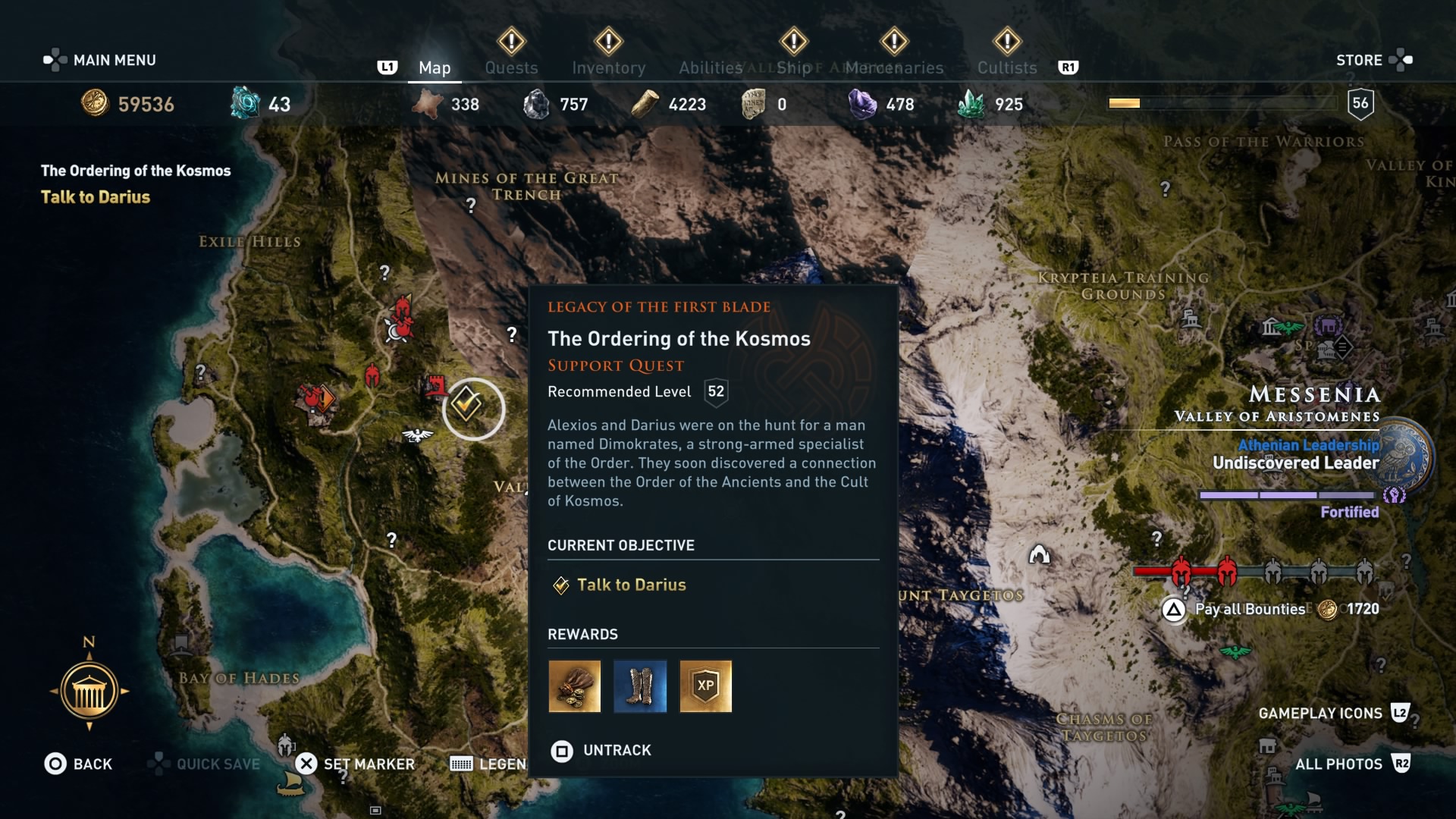
Task: Open the Store
Action: click(1360, 59)
